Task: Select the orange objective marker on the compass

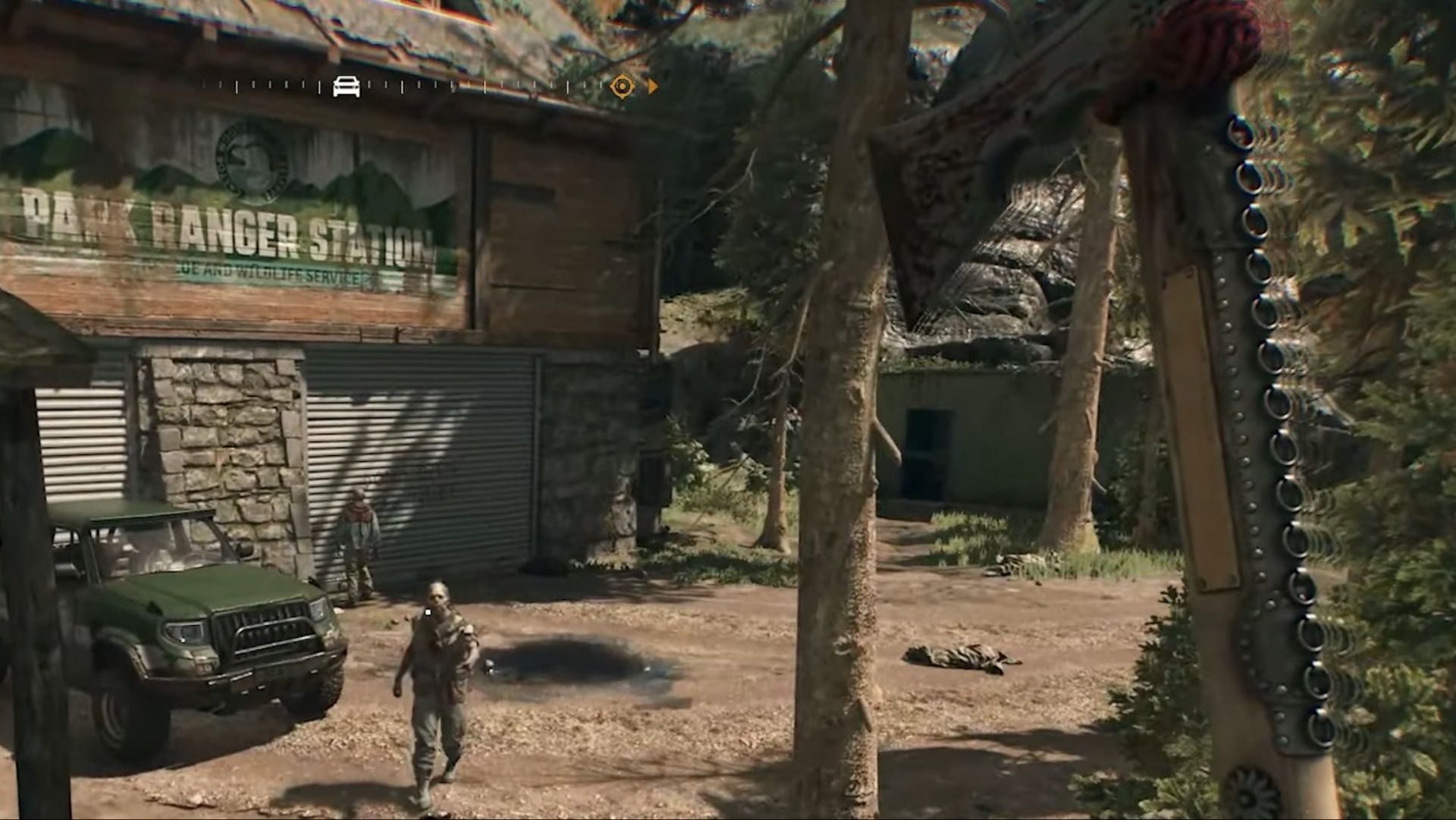Action: 622,86
